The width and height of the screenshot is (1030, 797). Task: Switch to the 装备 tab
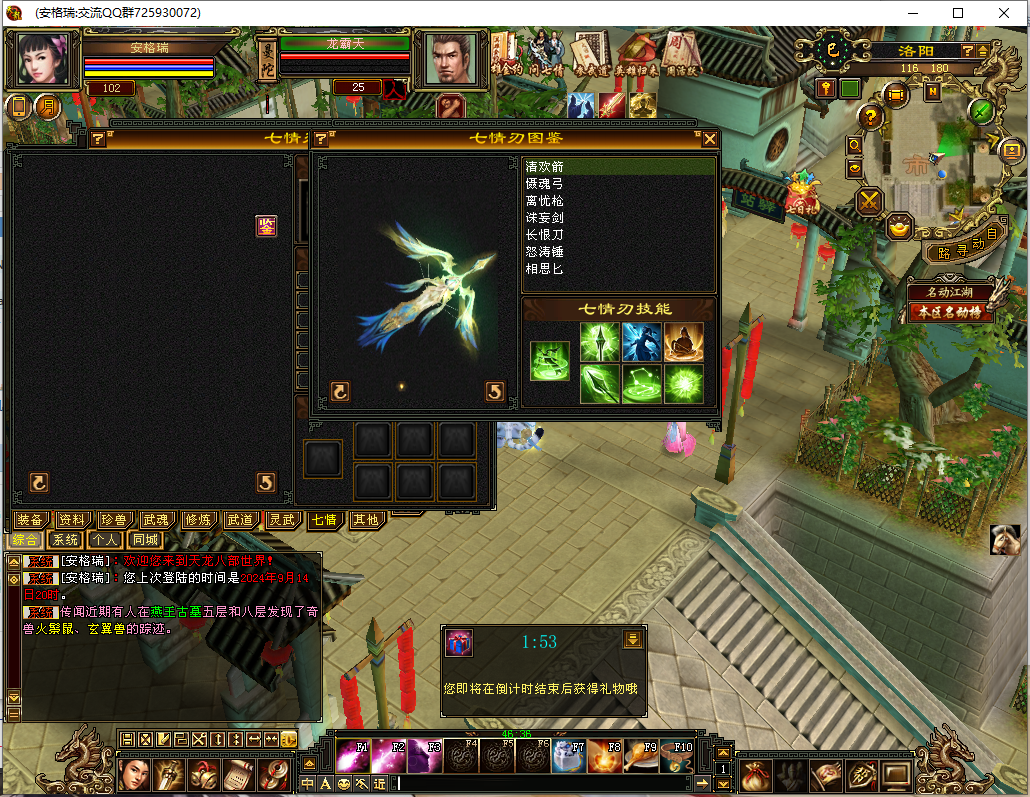tap(30, 520)
